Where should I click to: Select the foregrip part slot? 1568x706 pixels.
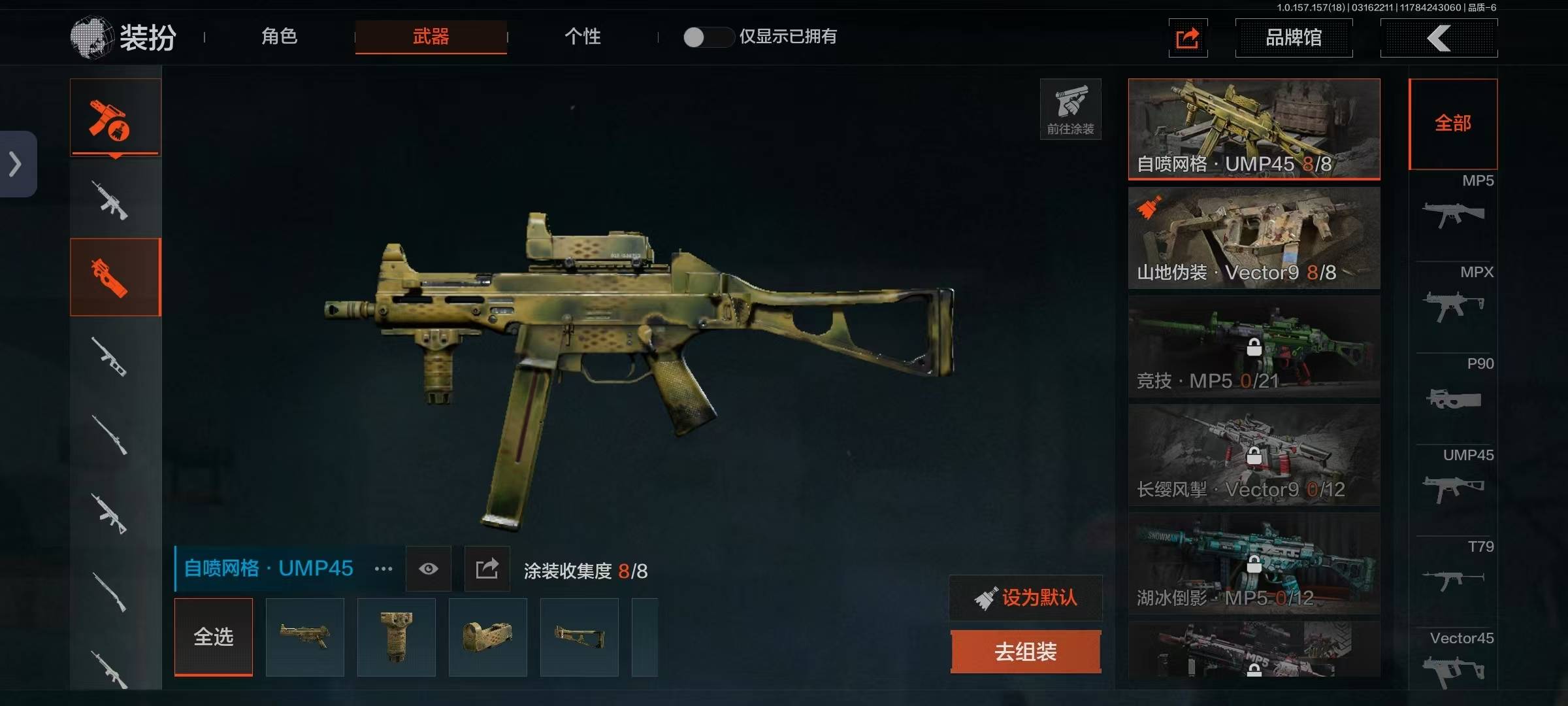[397, 637]
